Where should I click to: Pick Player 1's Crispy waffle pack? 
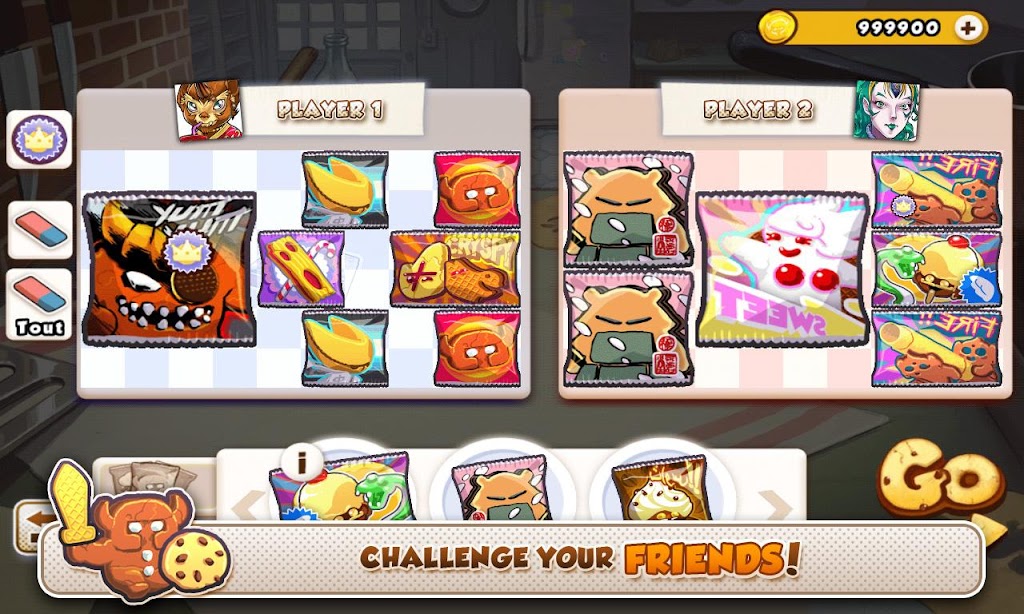pyautogui.click(x=455, y=268)
